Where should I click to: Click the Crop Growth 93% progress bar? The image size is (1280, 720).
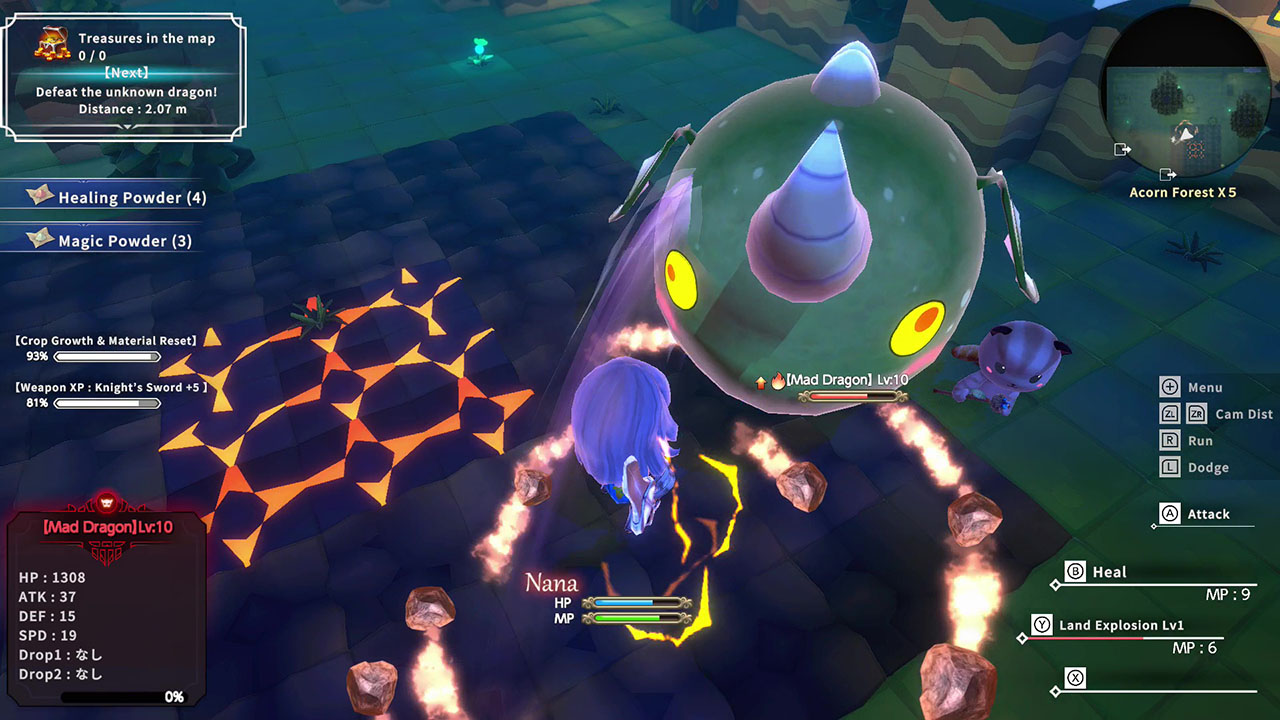tap(108, 355)
